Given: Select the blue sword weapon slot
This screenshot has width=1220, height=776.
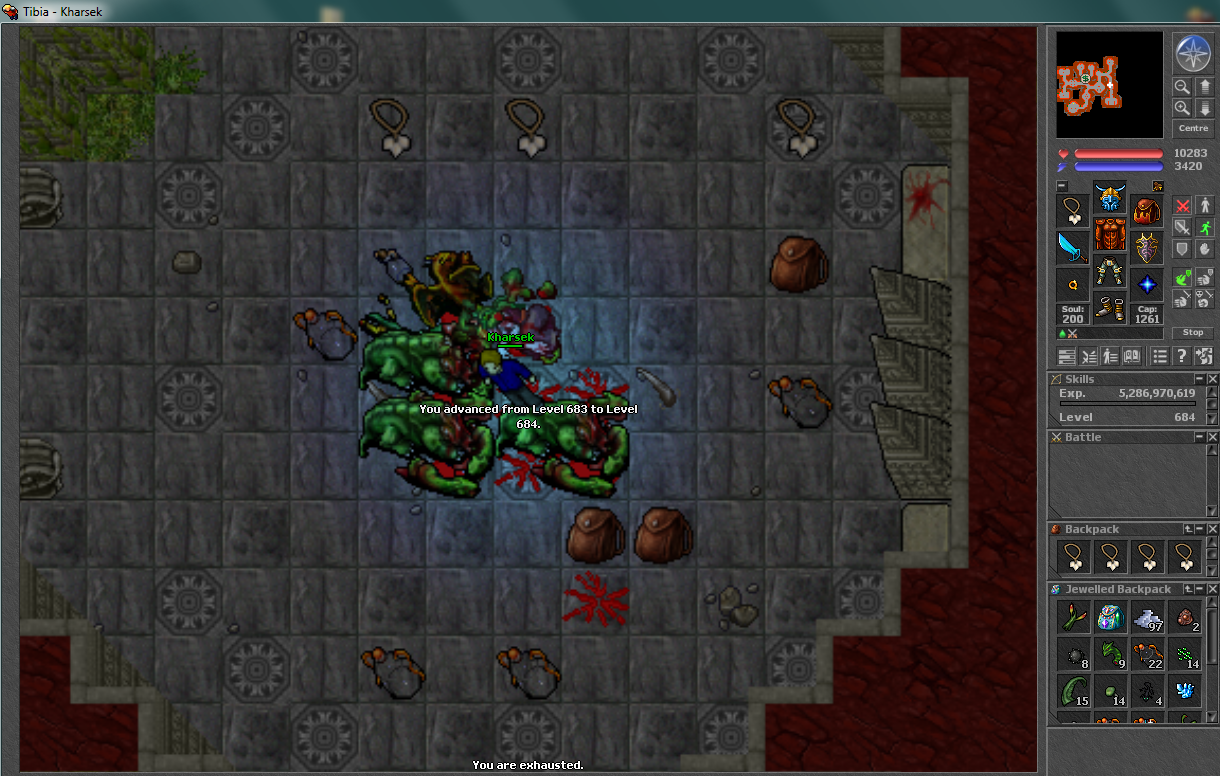Looking at the screenshot, I should pos(1073,248).
